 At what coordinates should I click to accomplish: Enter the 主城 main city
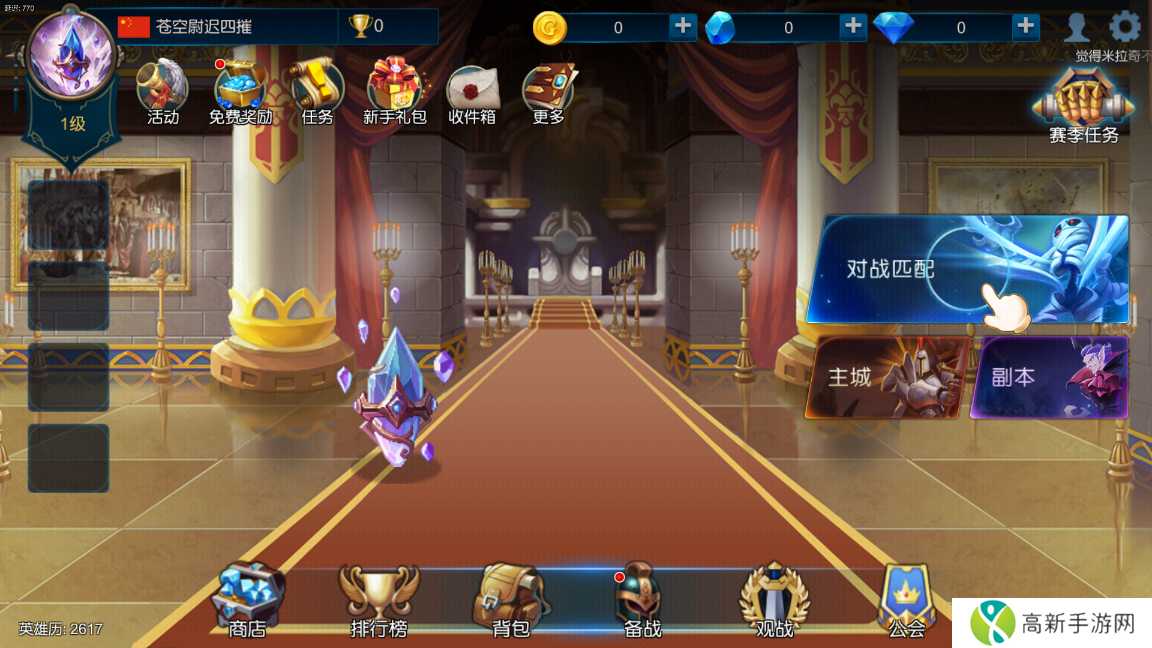point(888,376)
